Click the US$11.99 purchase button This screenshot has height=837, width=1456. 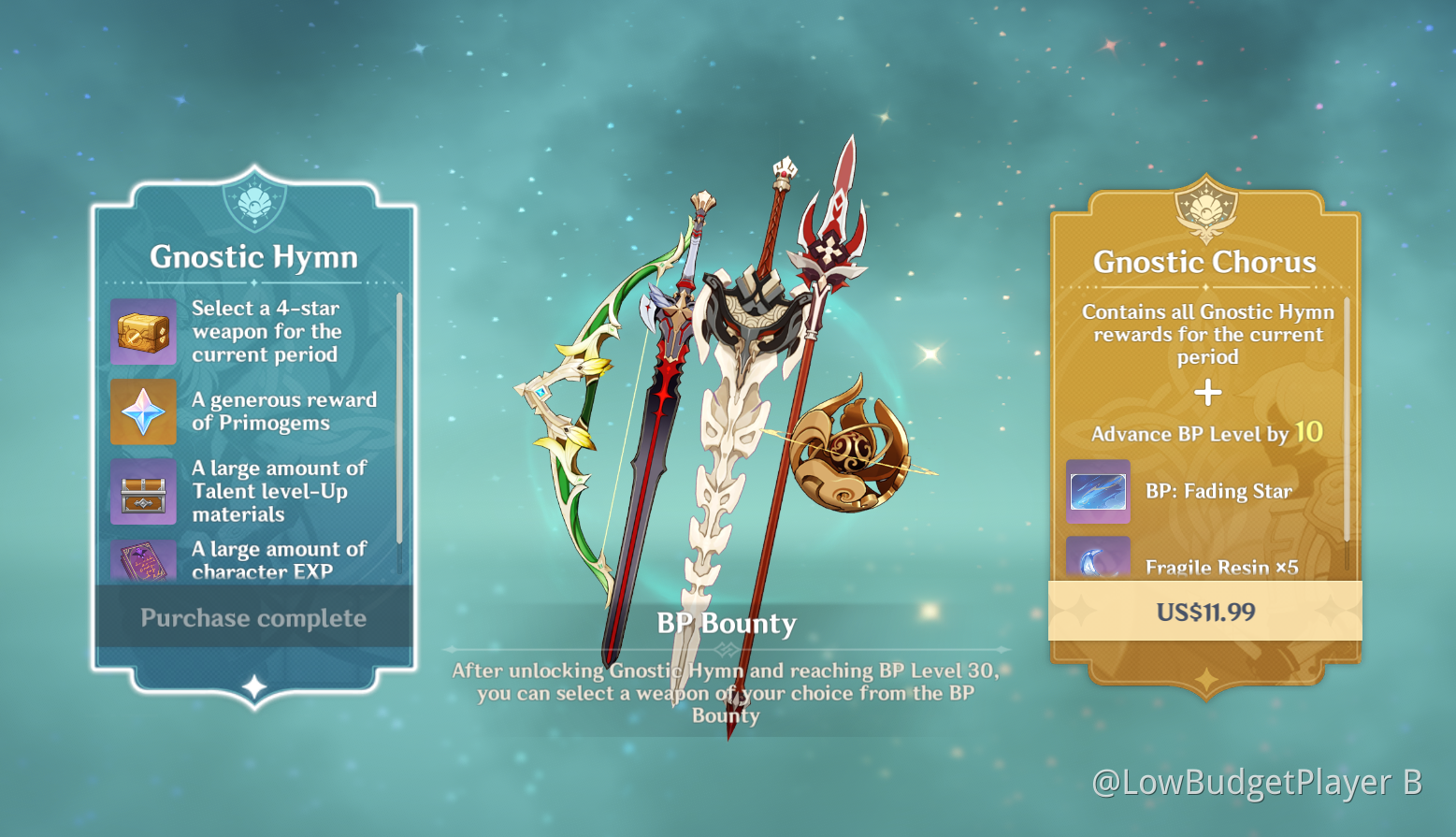click(x=1205, y=613)
